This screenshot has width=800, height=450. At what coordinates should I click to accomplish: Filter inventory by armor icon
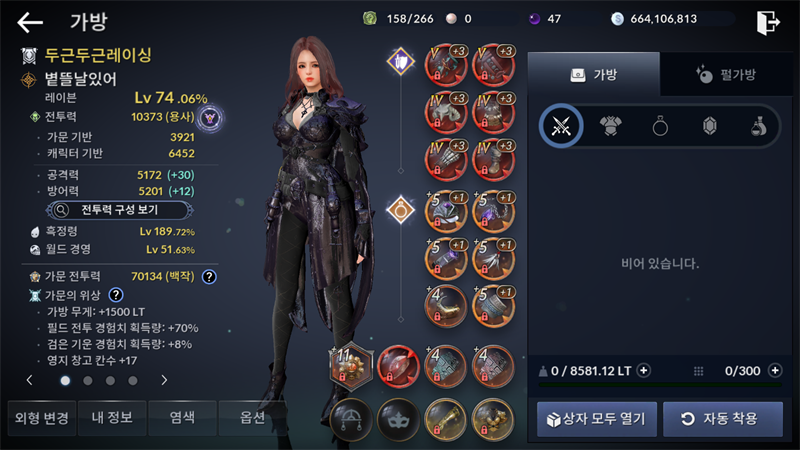tap(610, 125)
